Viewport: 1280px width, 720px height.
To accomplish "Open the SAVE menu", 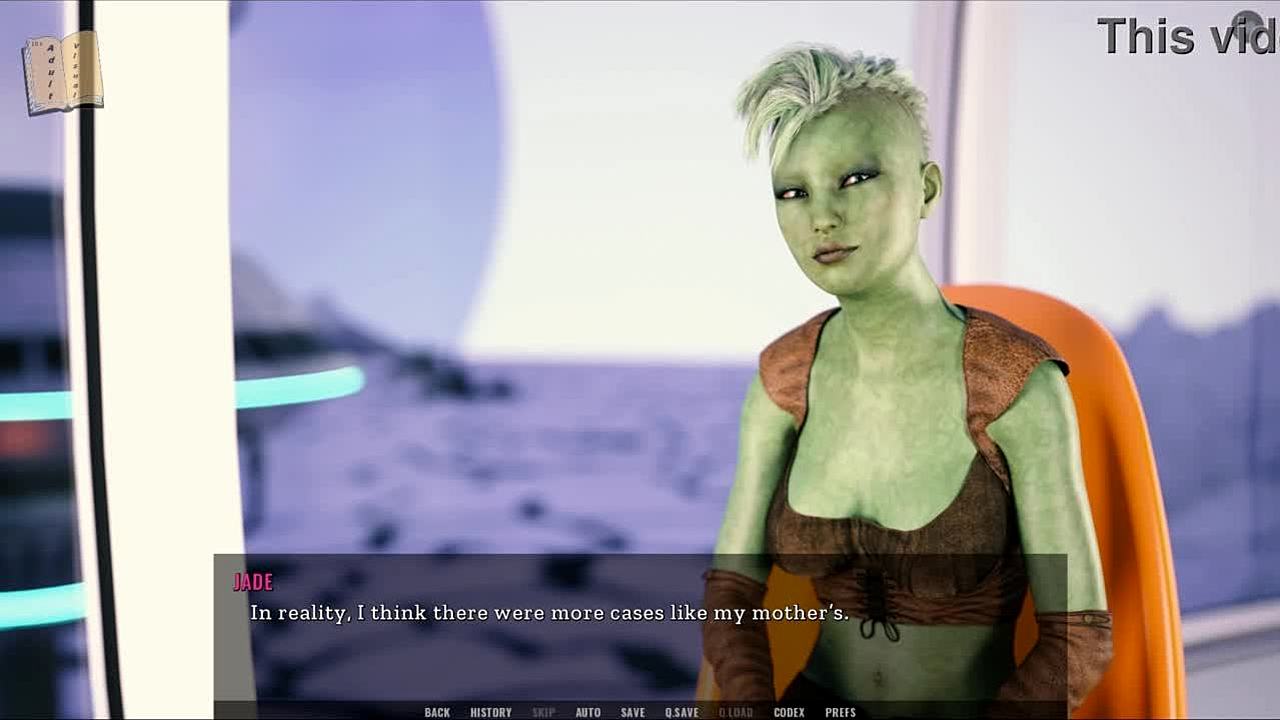I will (632, 712).
